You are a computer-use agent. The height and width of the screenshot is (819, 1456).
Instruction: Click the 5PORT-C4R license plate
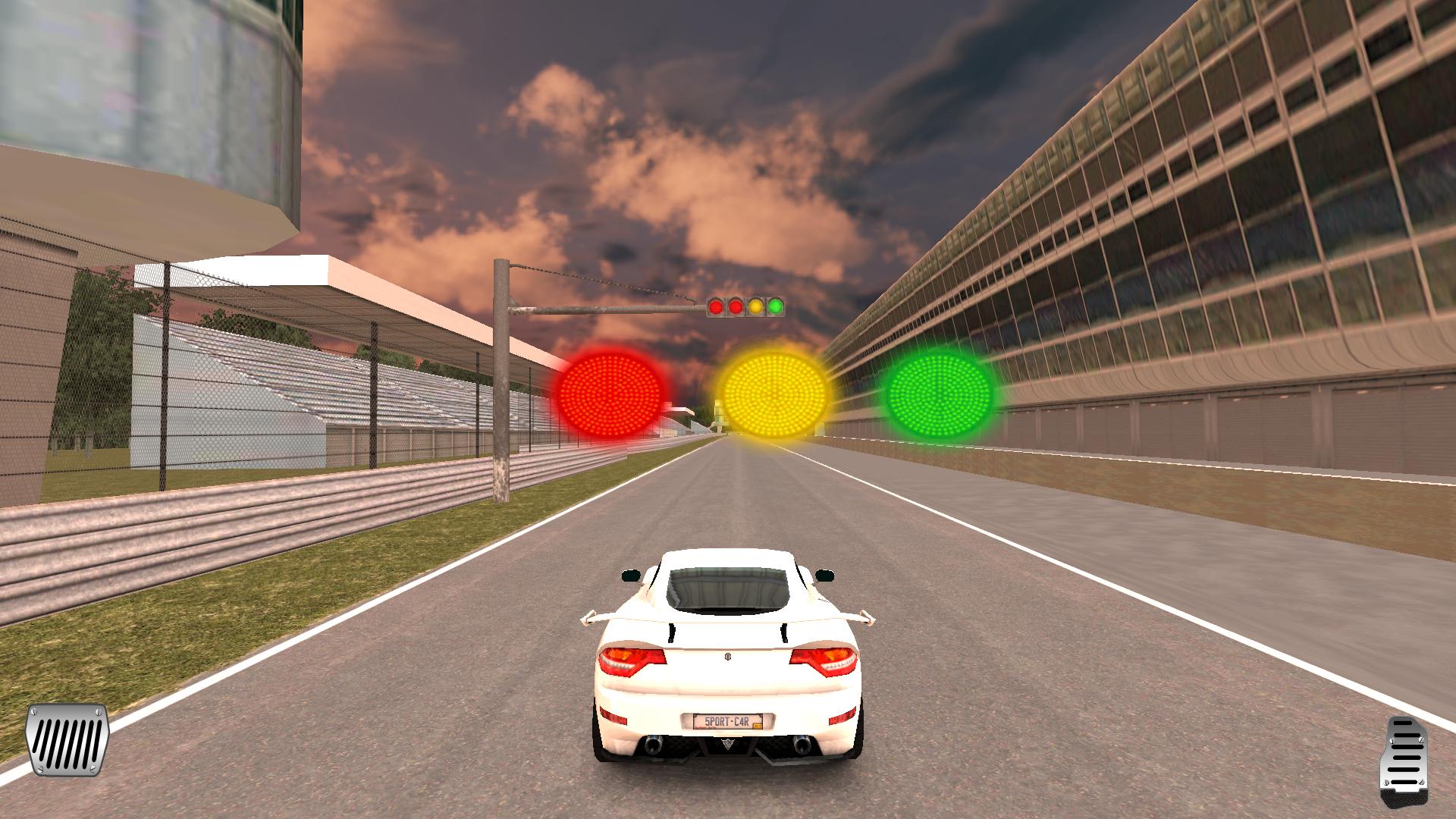(x=729, y=721)
